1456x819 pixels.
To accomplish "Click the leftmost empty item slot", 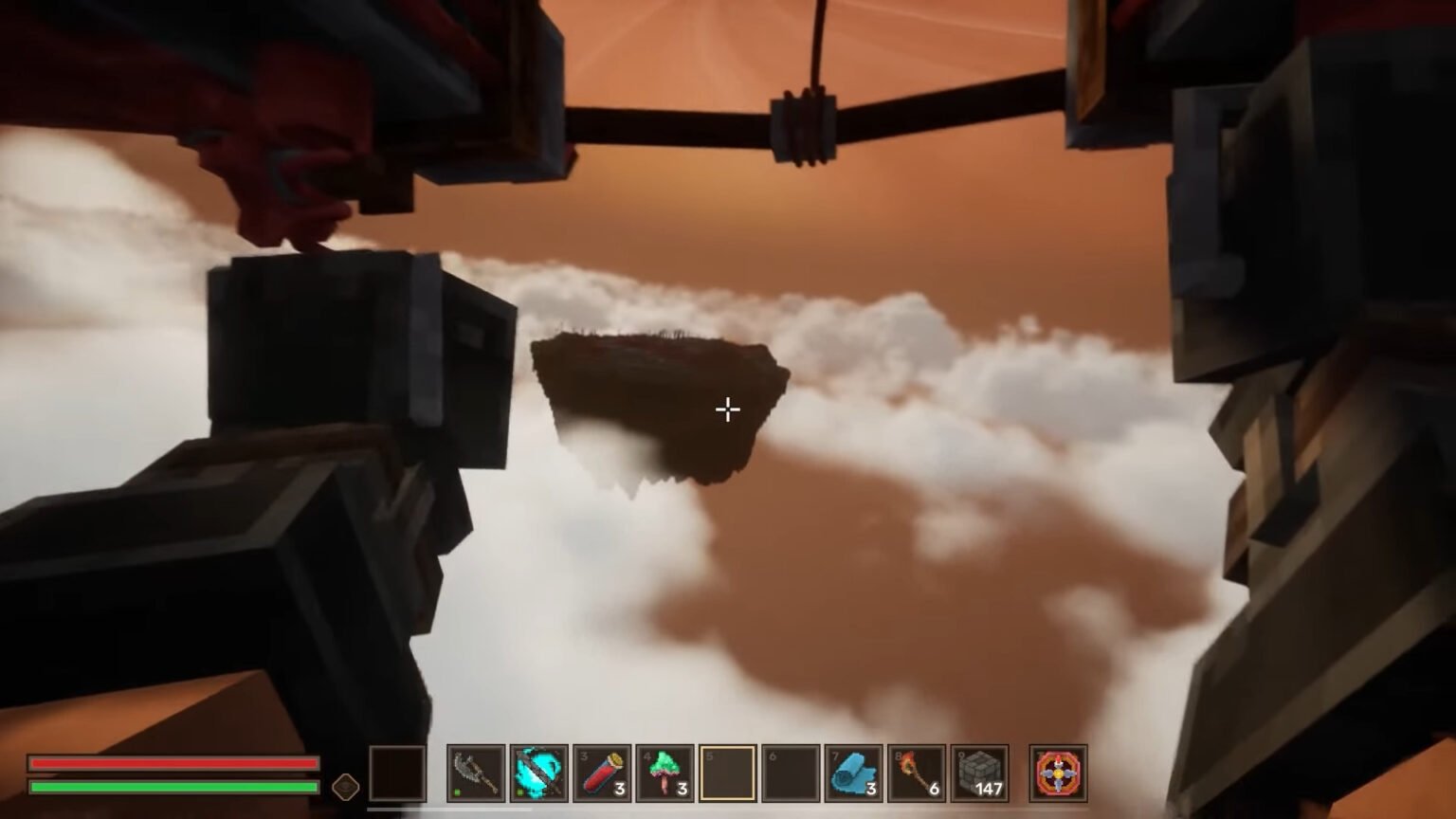I will point(397,773).
